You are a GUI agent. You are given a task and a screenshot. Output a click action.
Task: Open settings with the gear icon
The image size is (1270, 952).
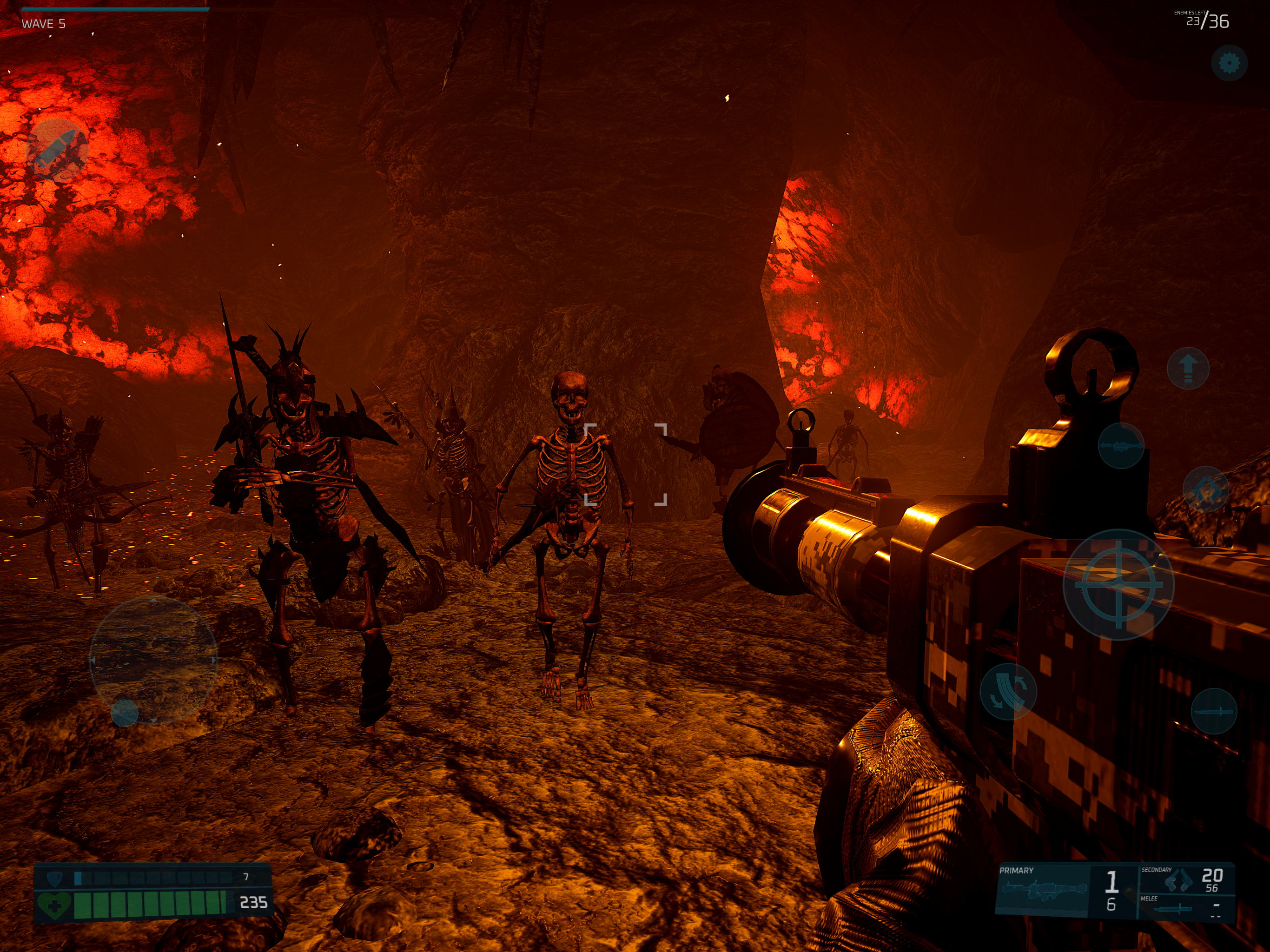[x=1229, y=63]
